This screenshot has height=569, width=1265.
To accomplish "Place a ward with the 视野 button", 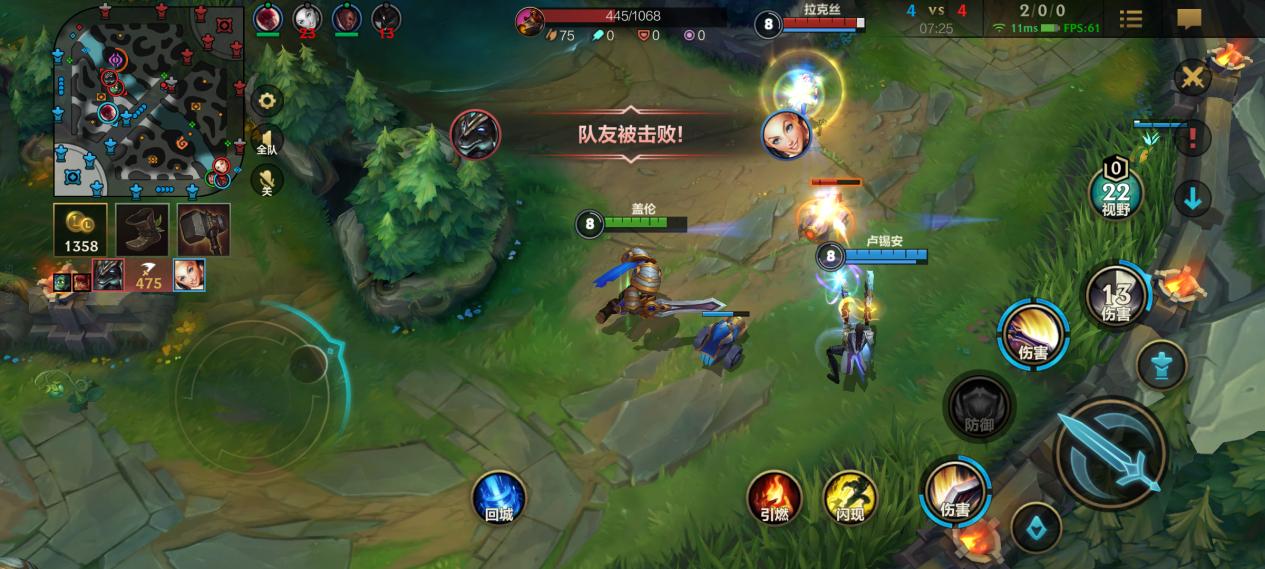I will point(1115,190).
